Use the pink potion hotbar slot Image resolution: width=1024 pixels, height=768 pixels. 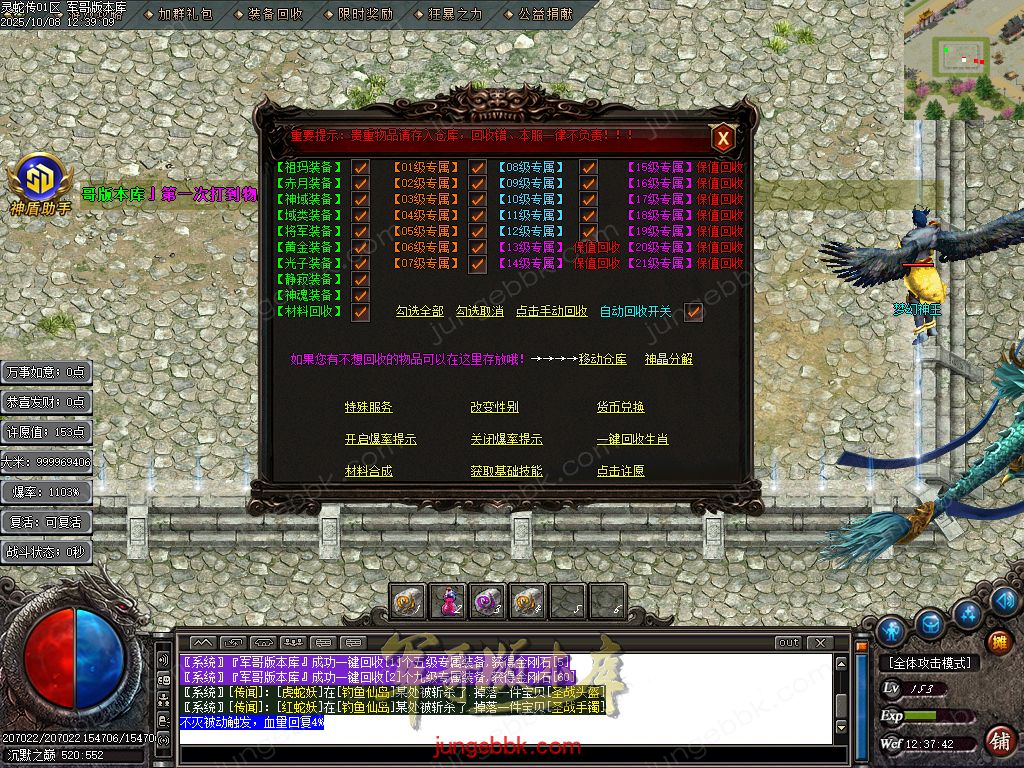coord(447,601)
